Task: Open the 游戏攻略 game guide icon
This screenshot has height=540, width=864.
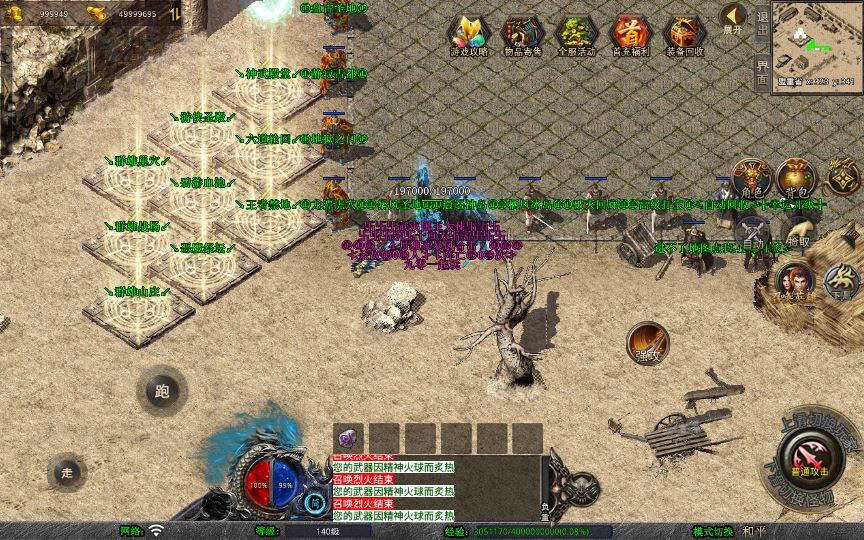Action: tap(469, 35)
